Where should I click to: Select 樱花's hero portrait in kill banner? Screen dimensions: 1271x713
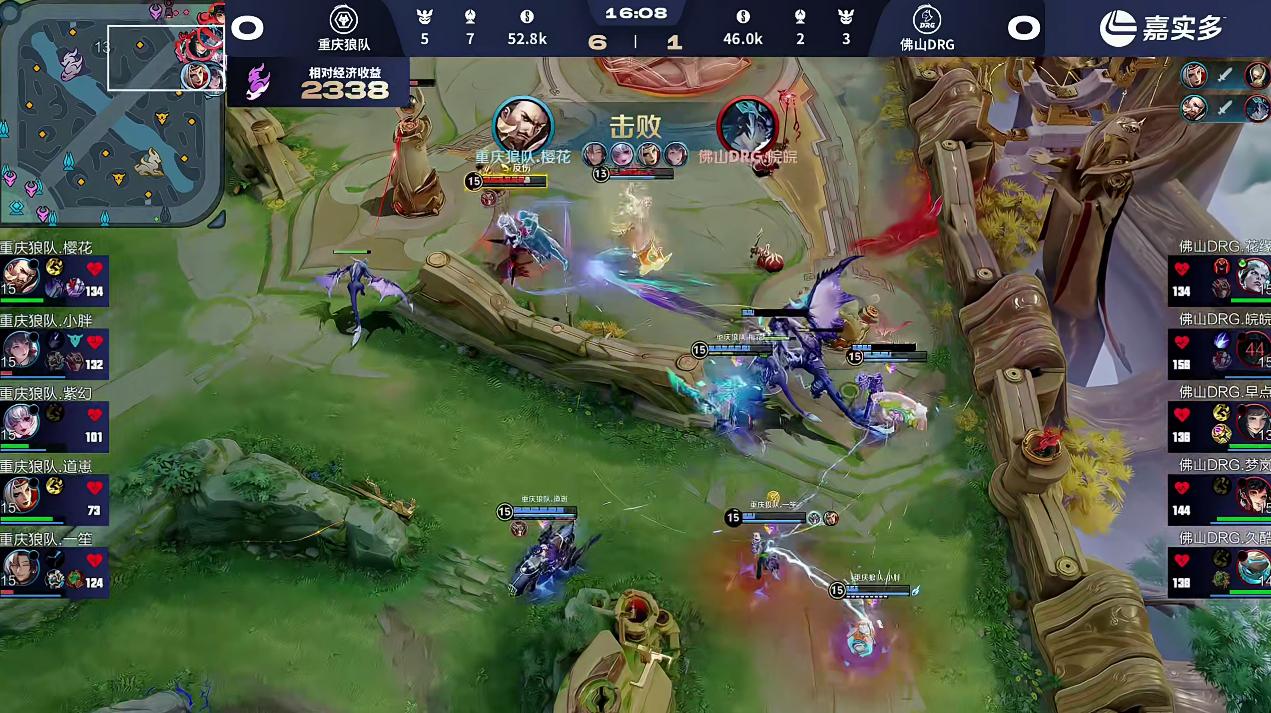coord(524,125)
